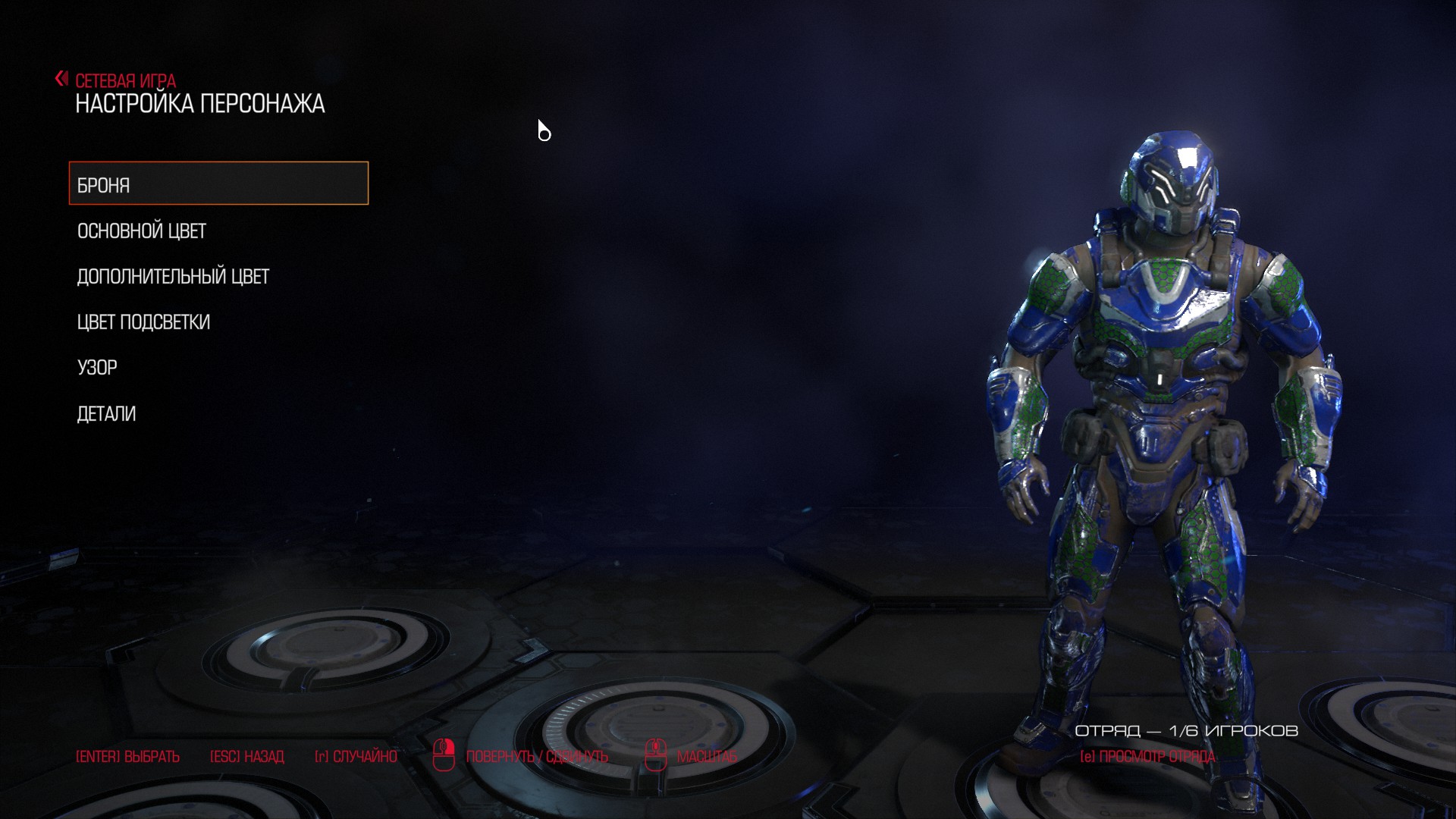Open Цвет подсветки settings
Screen dimensions: 1456x819
[143, 322]
